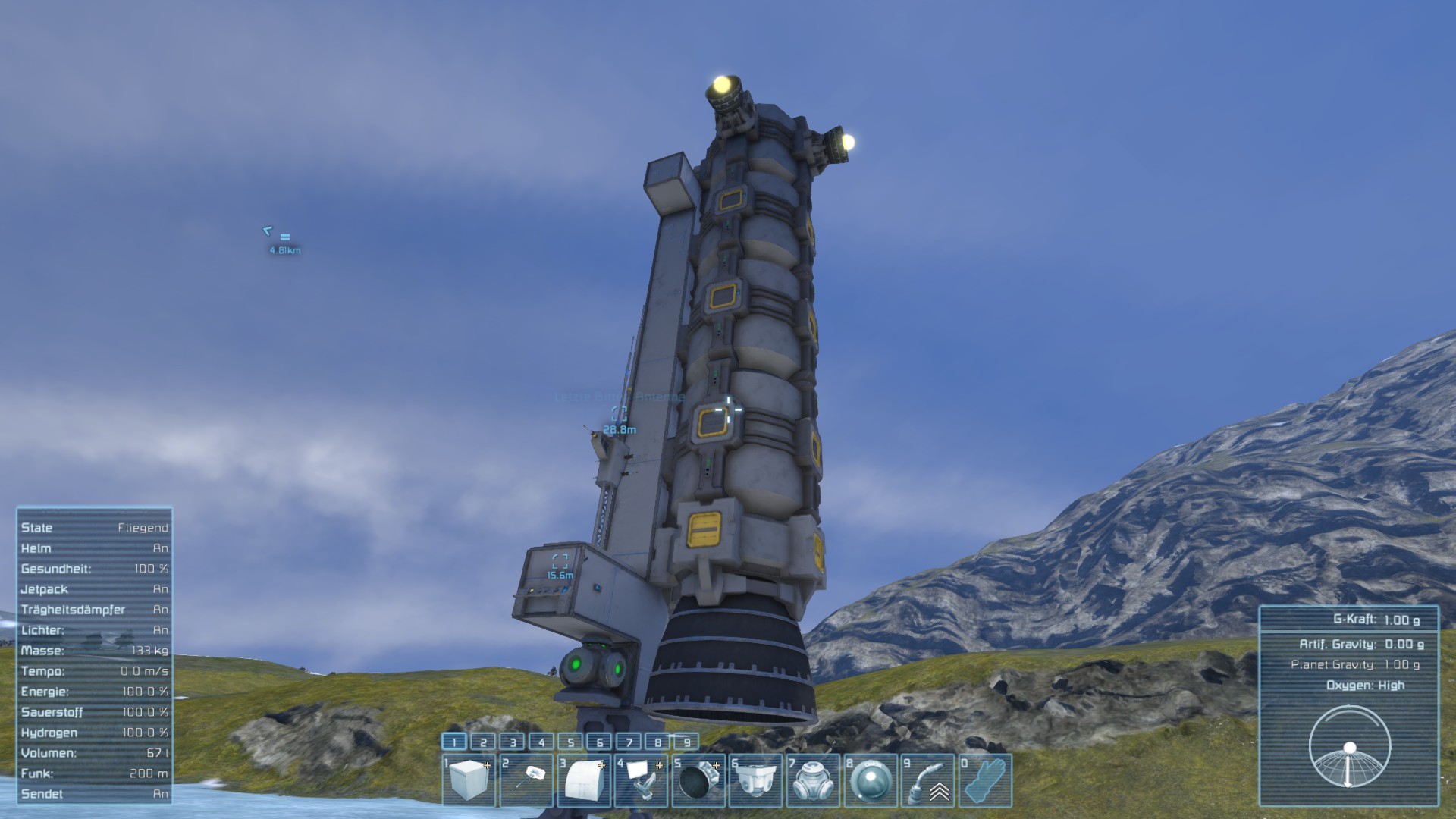Click the gravity direction indicator dial
This screenshot has width=1456, height=819.
pos(1349,748)
